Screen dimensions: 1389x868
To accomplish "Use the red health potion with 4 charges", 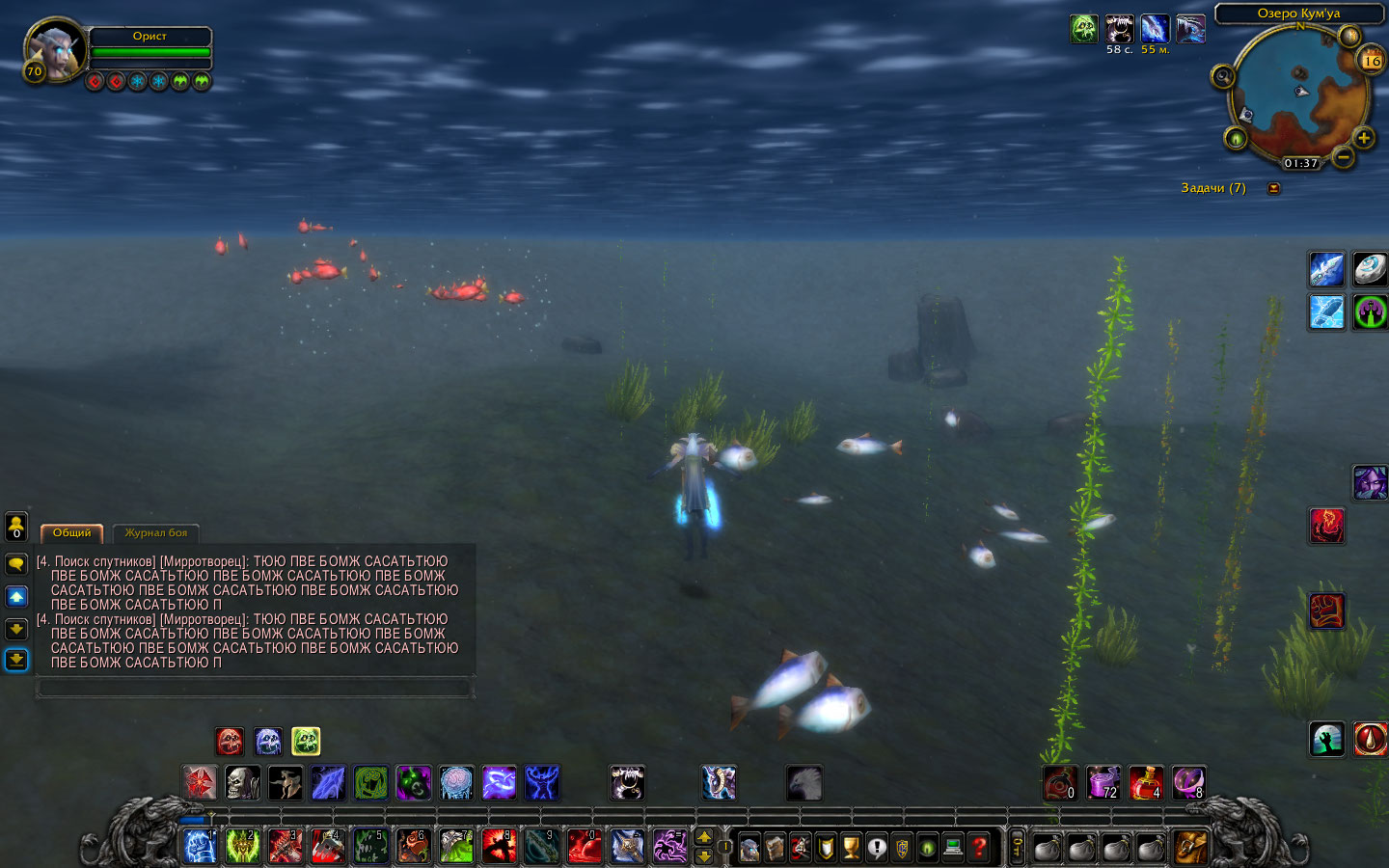I will [1145, 782].
